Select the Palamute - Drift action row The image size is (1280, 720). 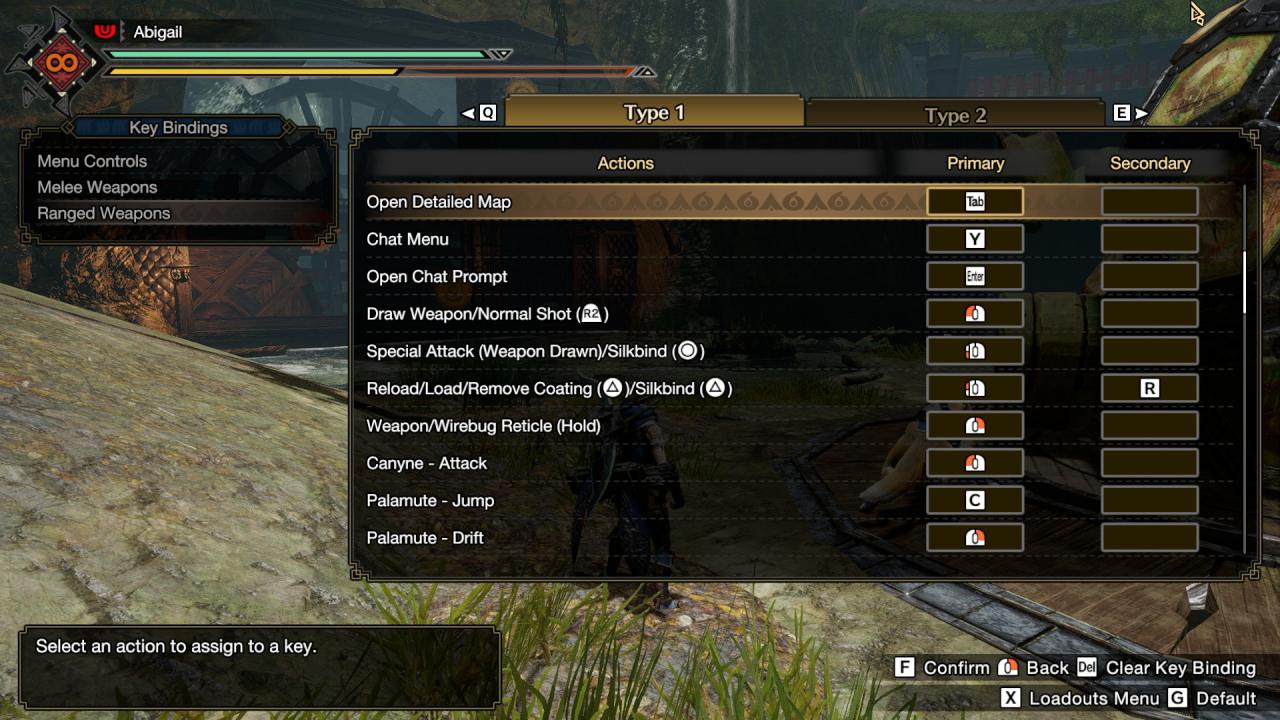click(x=425, y=538)
